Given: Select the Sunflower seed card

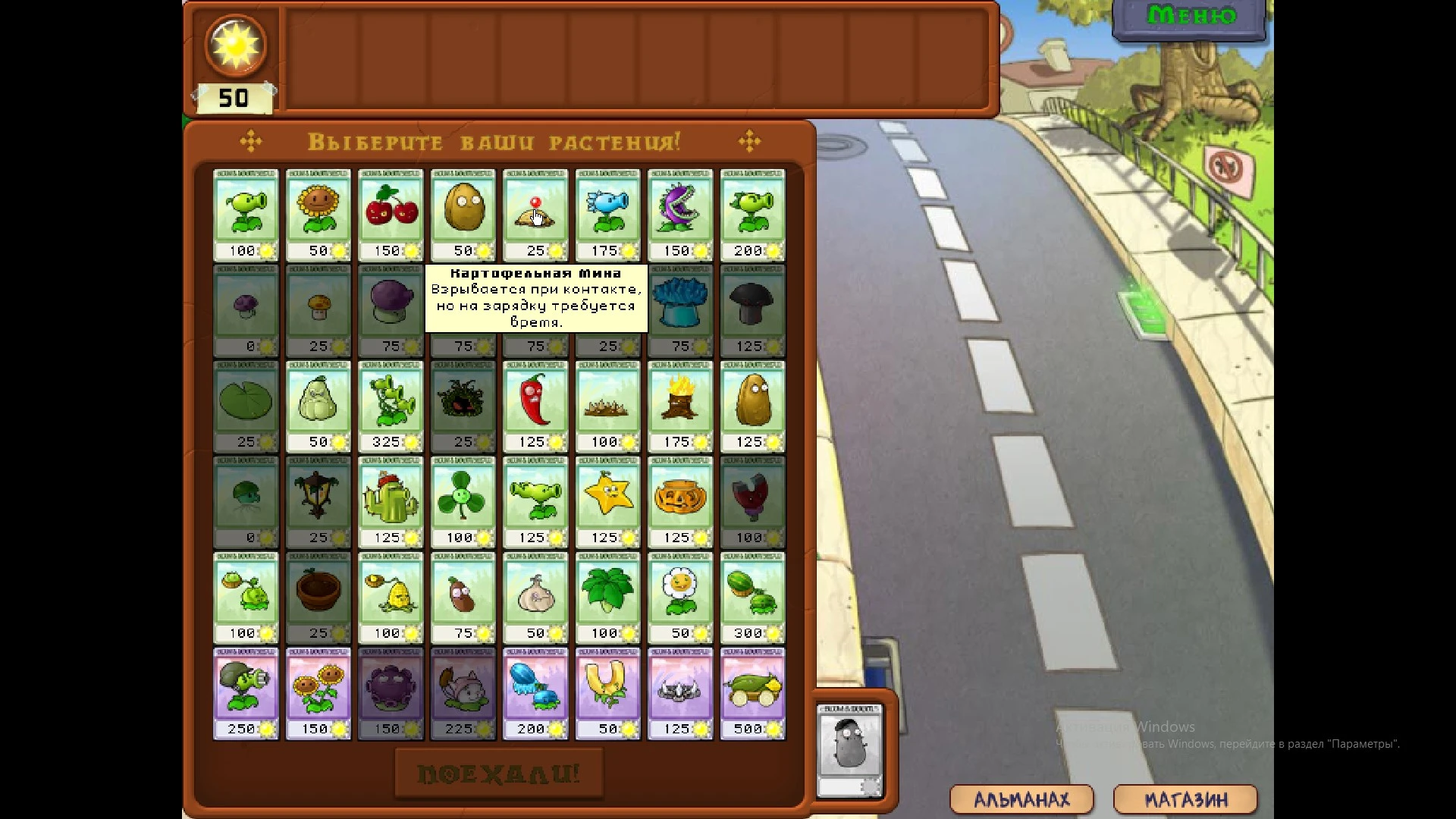Looking at the screenshot, I should 318,211.
